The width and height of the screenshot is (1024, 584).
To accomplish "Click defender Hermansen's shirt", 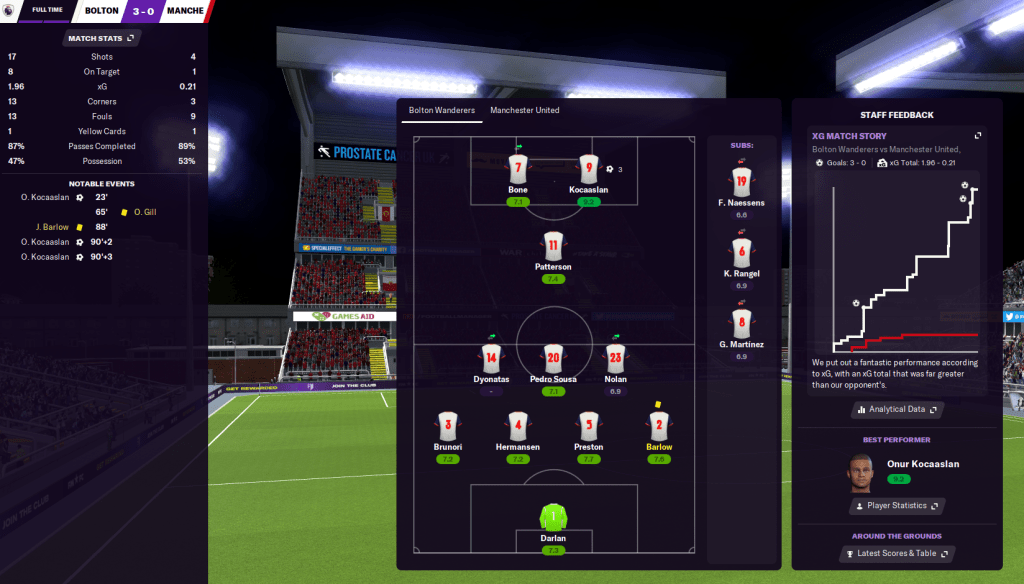I will pos(517,425).
